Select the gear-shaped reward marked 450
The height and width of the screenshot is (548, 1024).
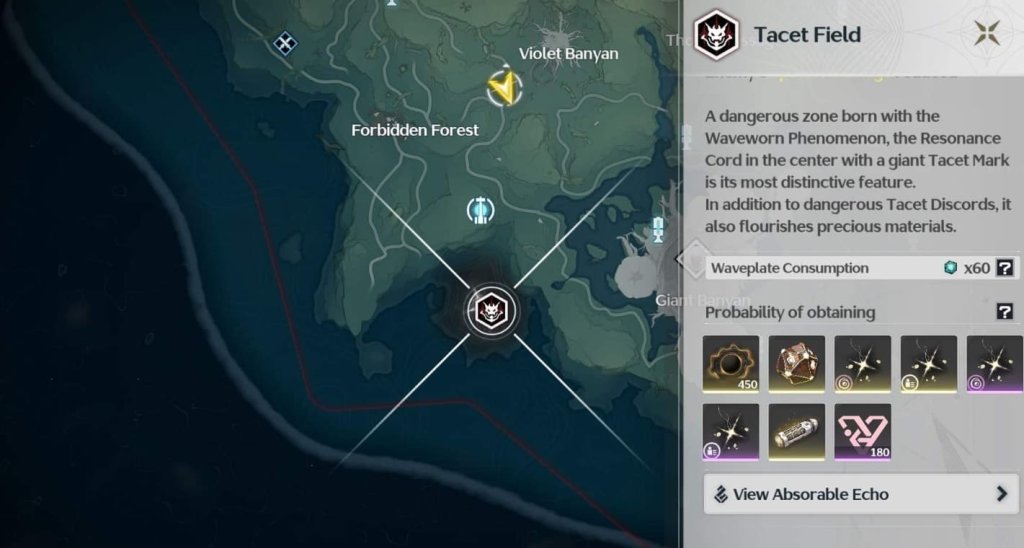[731, 364]
